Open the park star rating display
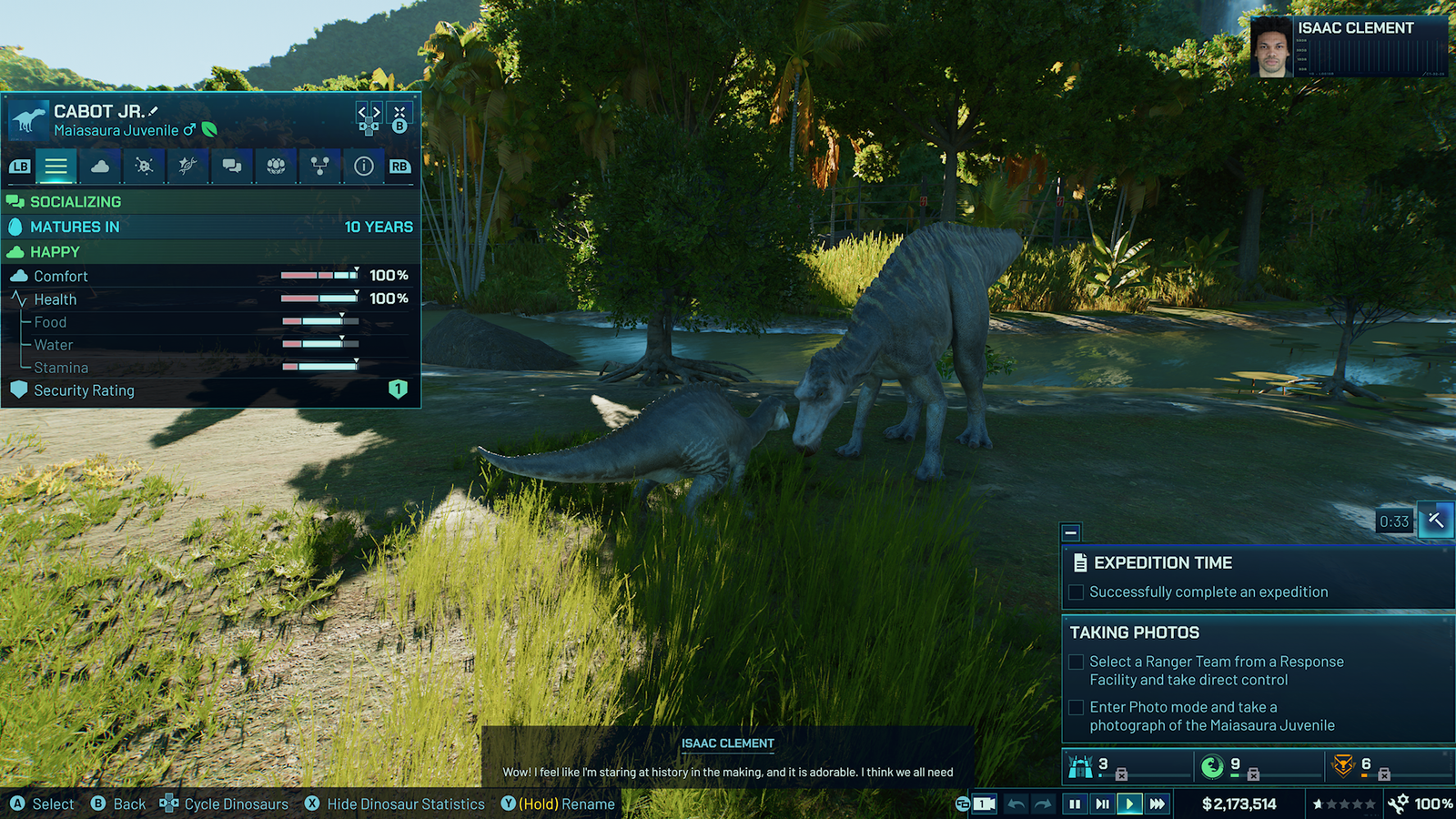1456x819 pixels. pos(1343,804)
